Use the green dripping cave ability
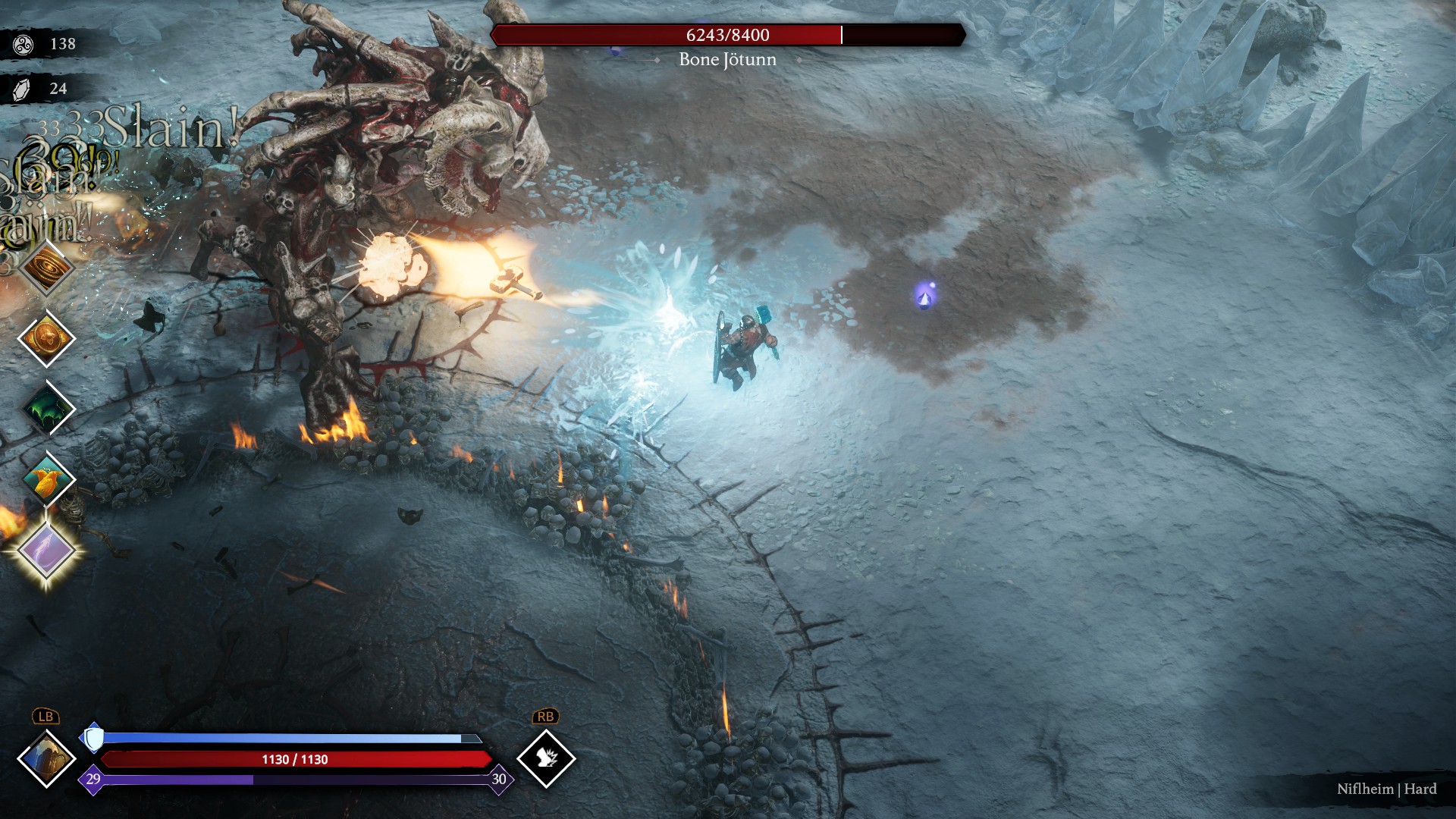The height and width of the screenshot is (819, 1456). (x=46, y=408)
